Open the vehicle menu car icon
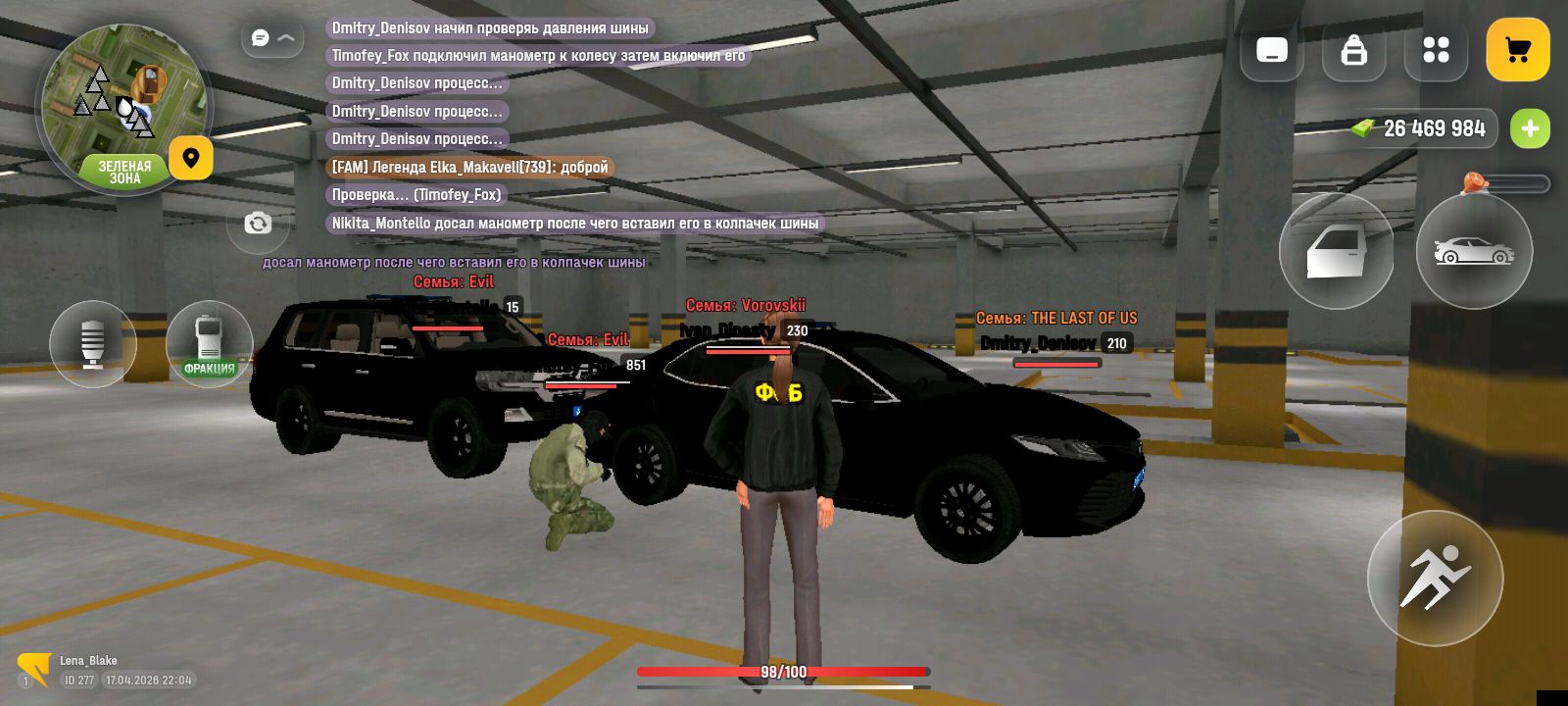The image size is (1568, 706). [1474, 251]
